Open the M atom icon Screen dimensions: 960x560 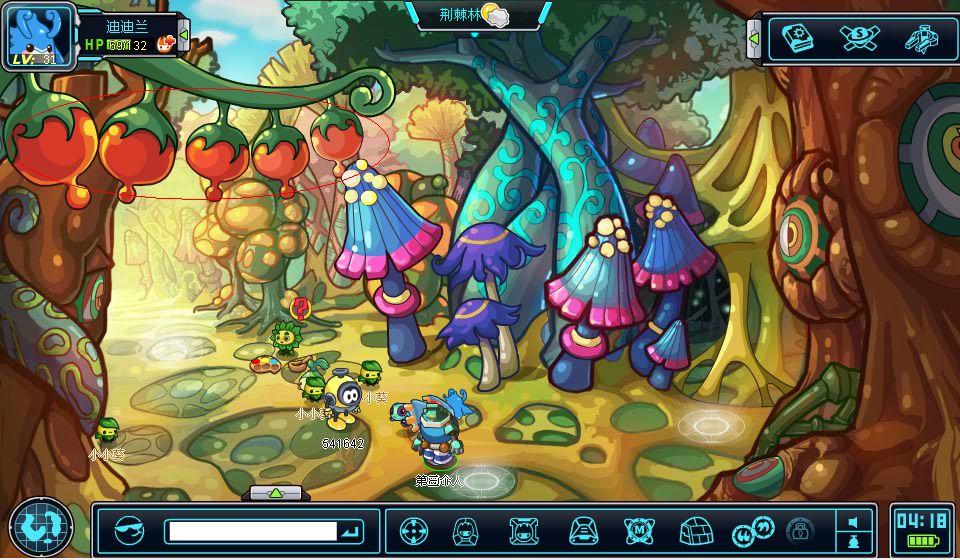[638, 530]
